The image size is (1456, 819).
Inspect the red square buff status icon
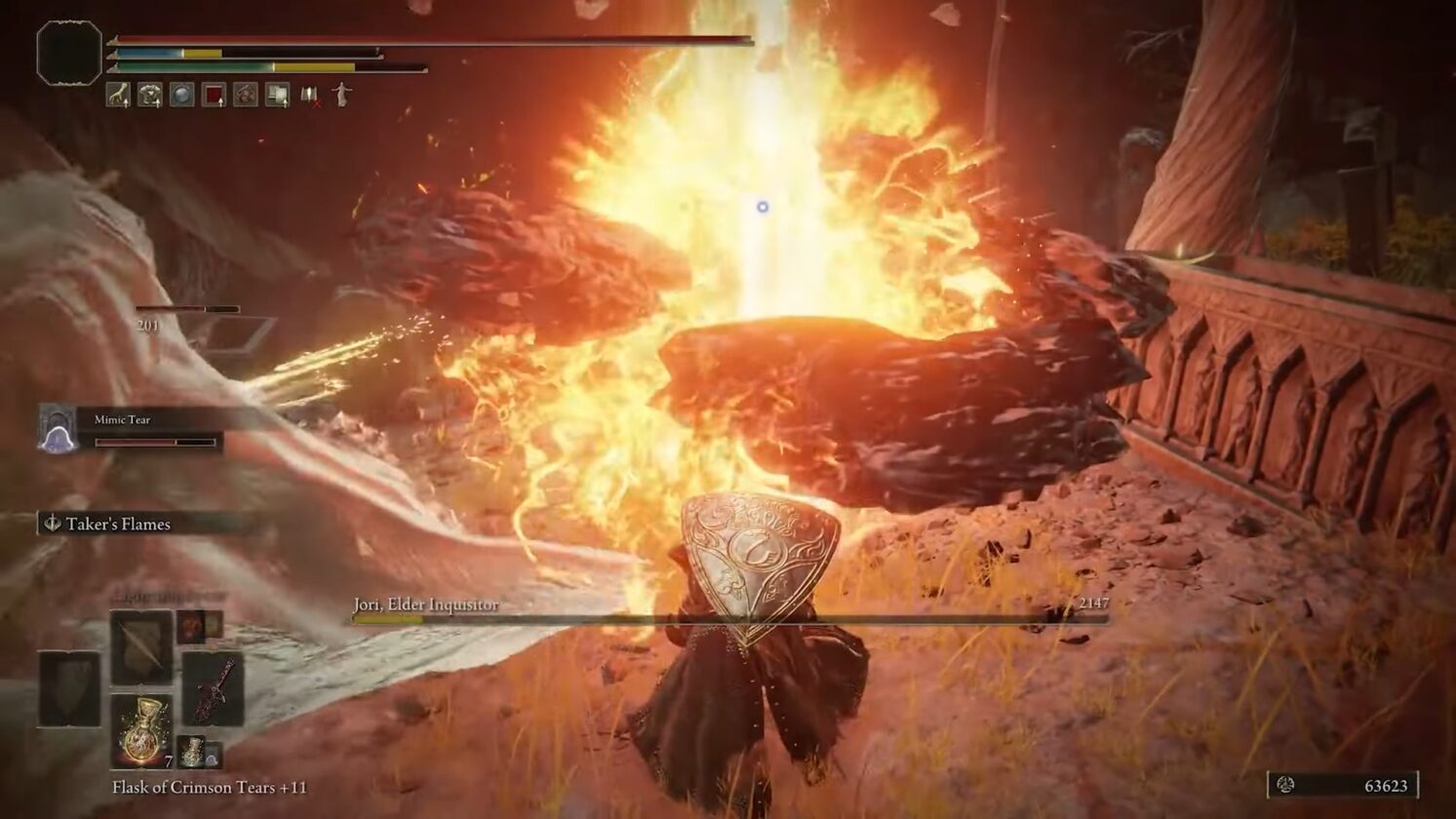[x=214, y=95]
